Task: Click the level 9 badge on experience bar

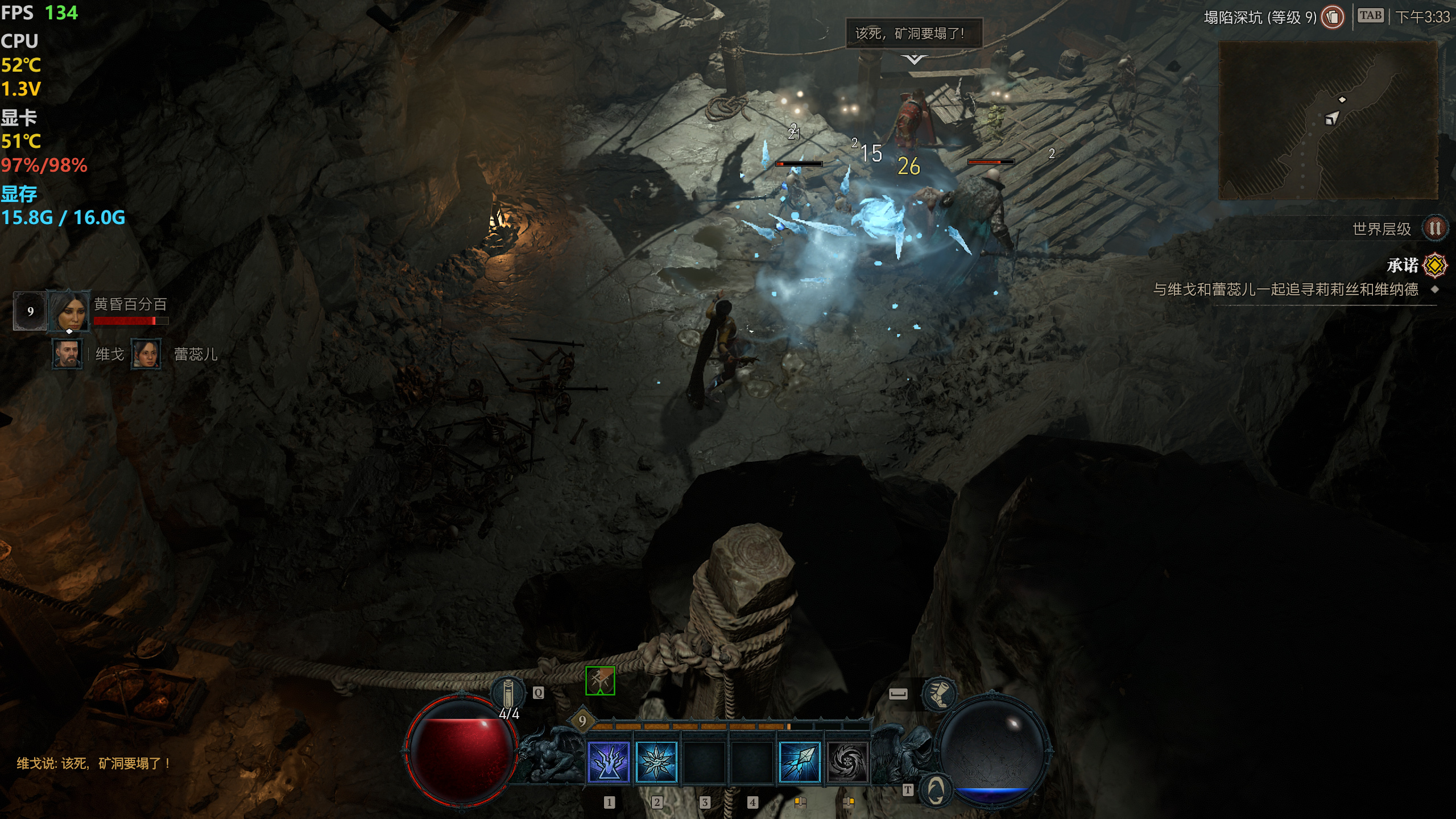Action: 582,721
